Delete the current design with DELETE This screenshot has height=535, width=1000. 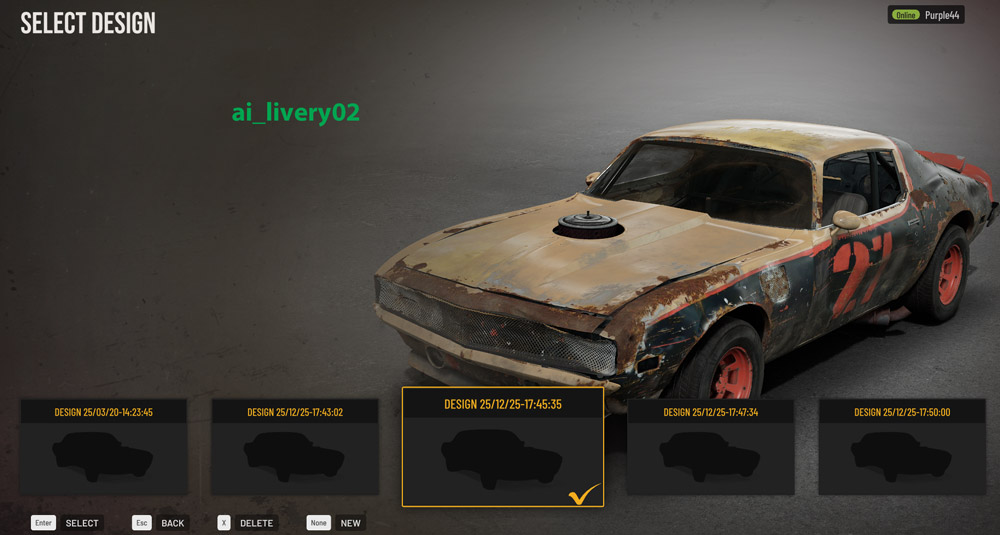(256, 523)
